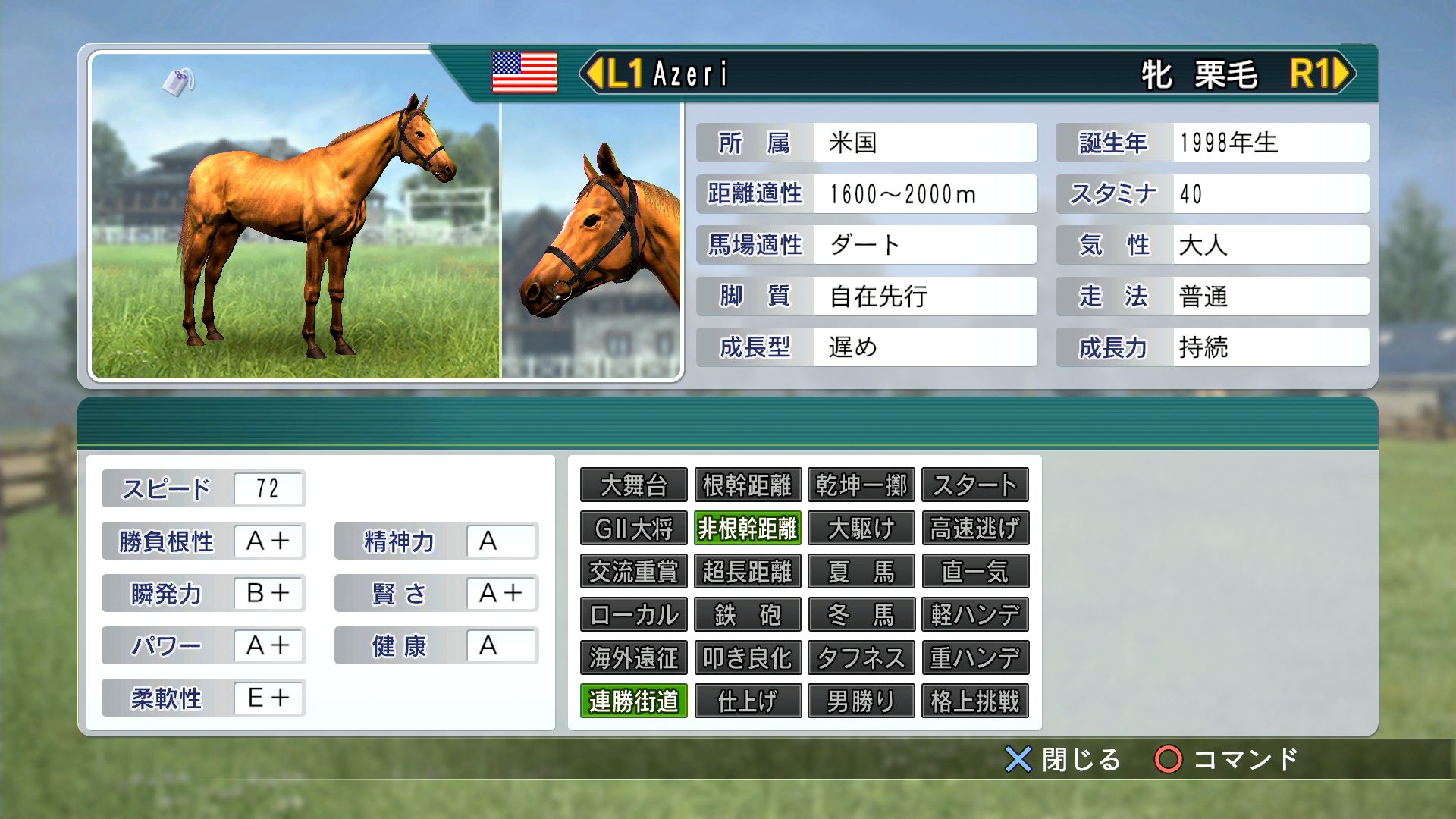Select the ローカル trait tag
Screen dimensions: 1456x819
coord(633,615)
